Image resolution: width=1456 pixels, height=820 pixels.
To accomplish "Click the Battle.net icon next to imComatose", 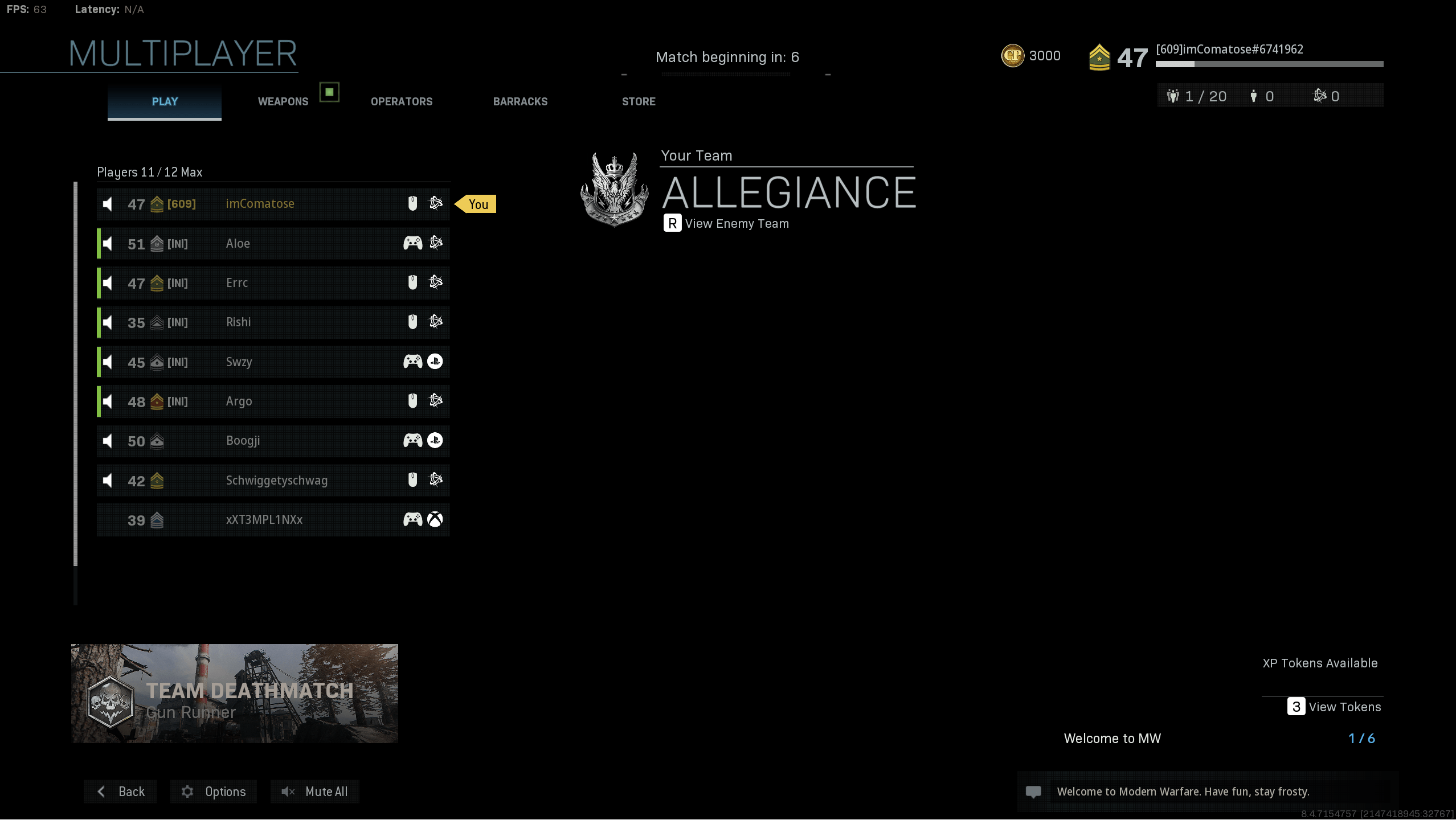I will coord(436,203).
